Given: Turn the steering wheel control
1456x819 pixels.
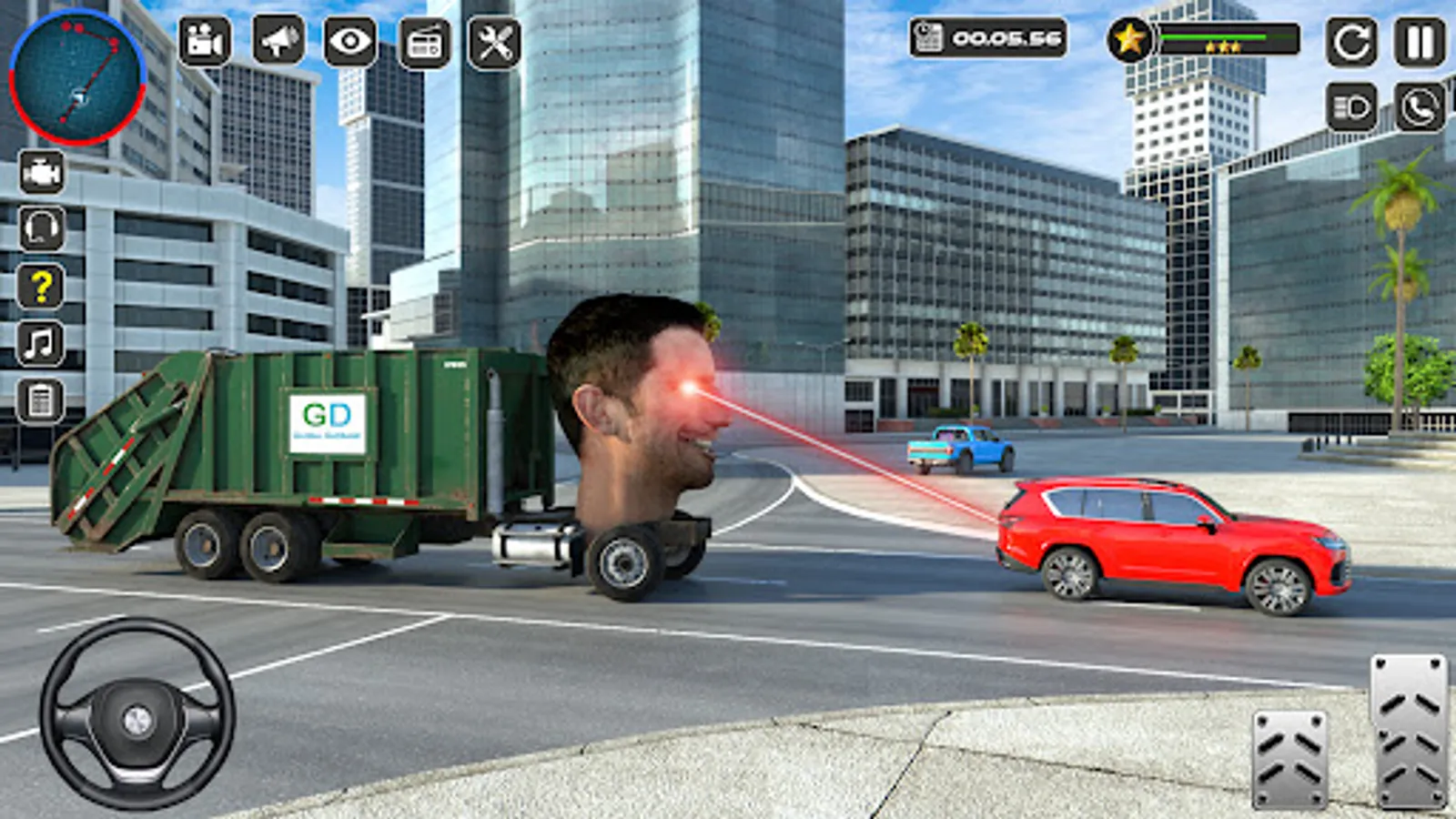Looking at the screenshot, I should click(x=135, y=719).
